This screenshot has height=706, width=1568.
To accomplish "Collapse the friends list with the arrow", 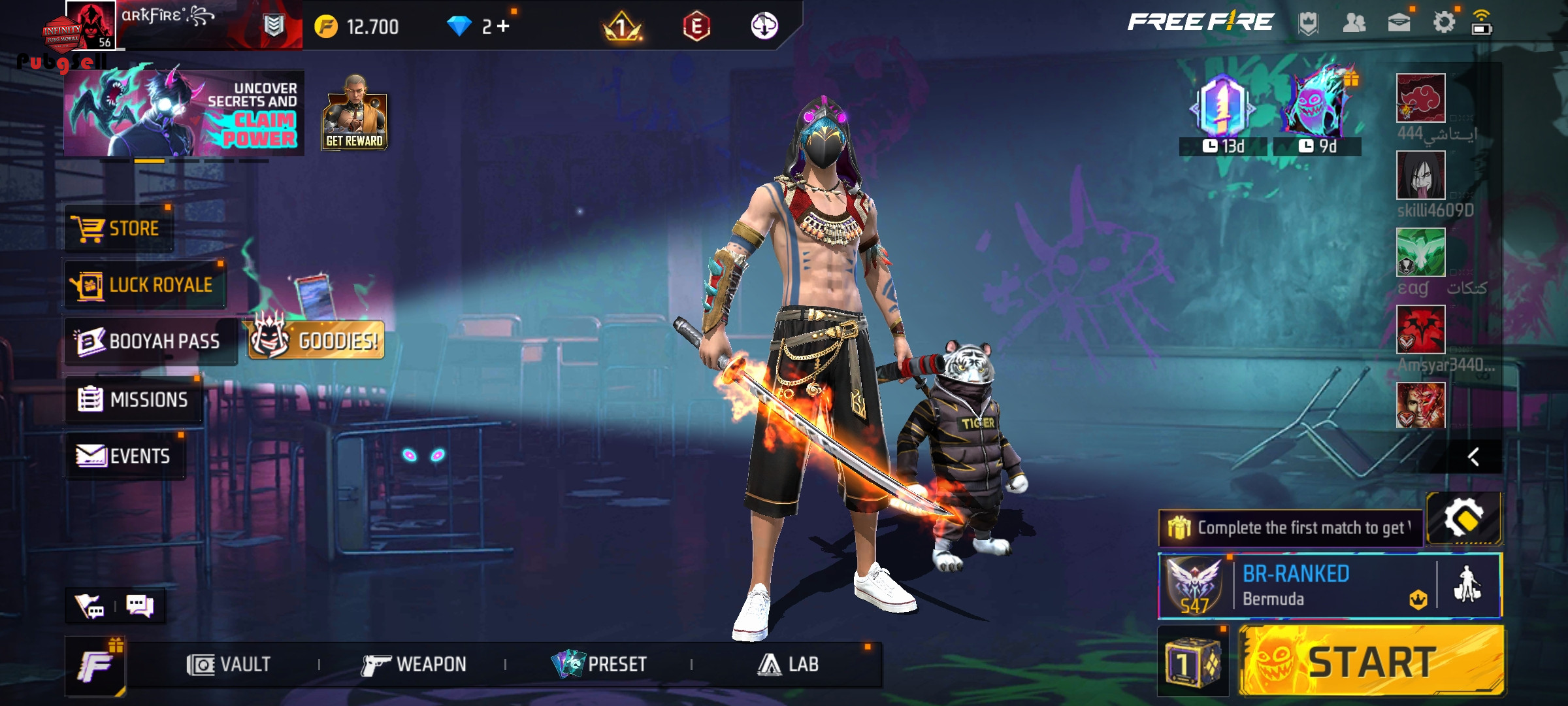I will [1473, 457].
